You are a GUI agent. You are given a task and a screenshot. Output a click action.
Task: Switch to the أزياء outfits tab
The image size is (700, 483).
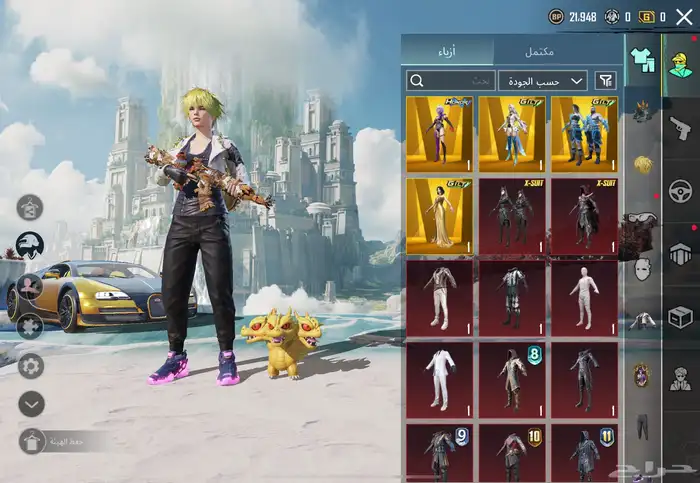coord(447,52)
